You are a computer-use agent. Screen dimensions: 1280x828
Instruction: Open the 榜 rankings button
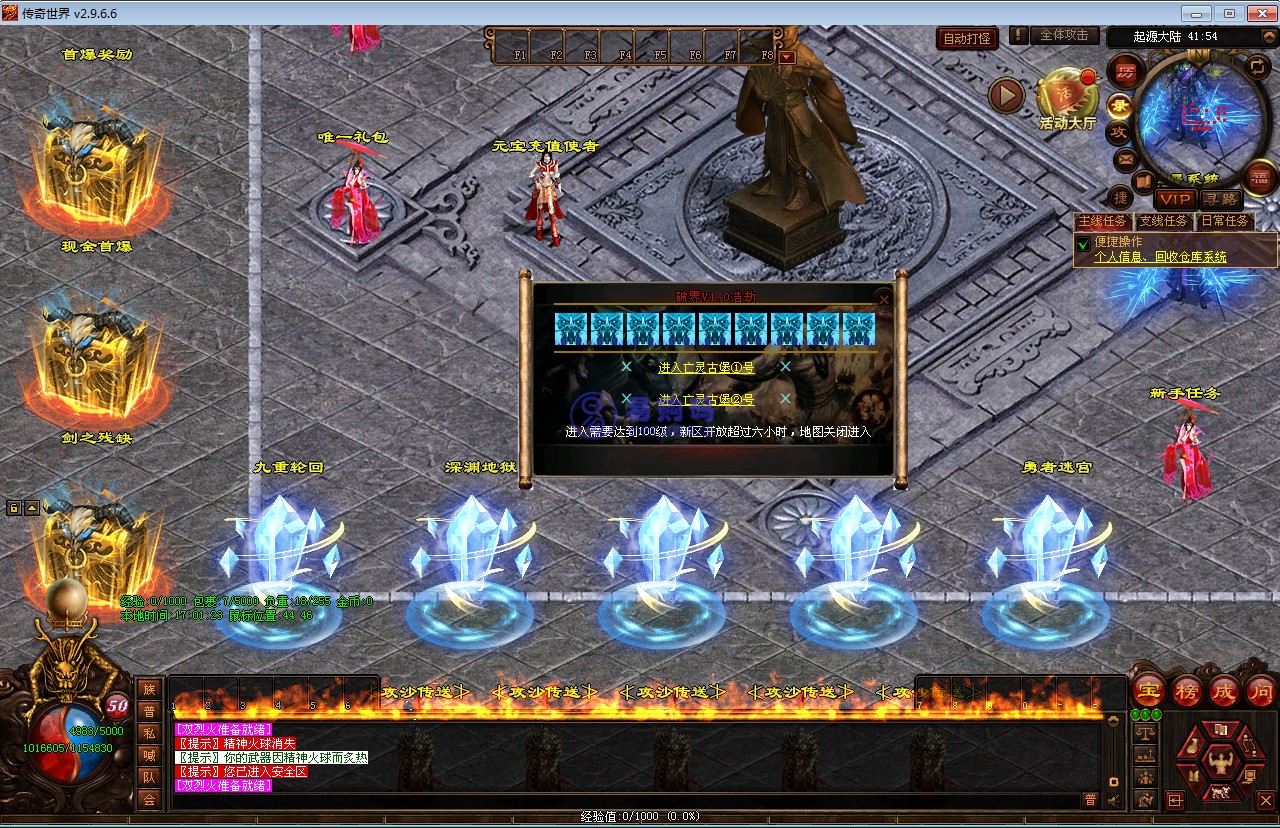(x=1187, y=690)
